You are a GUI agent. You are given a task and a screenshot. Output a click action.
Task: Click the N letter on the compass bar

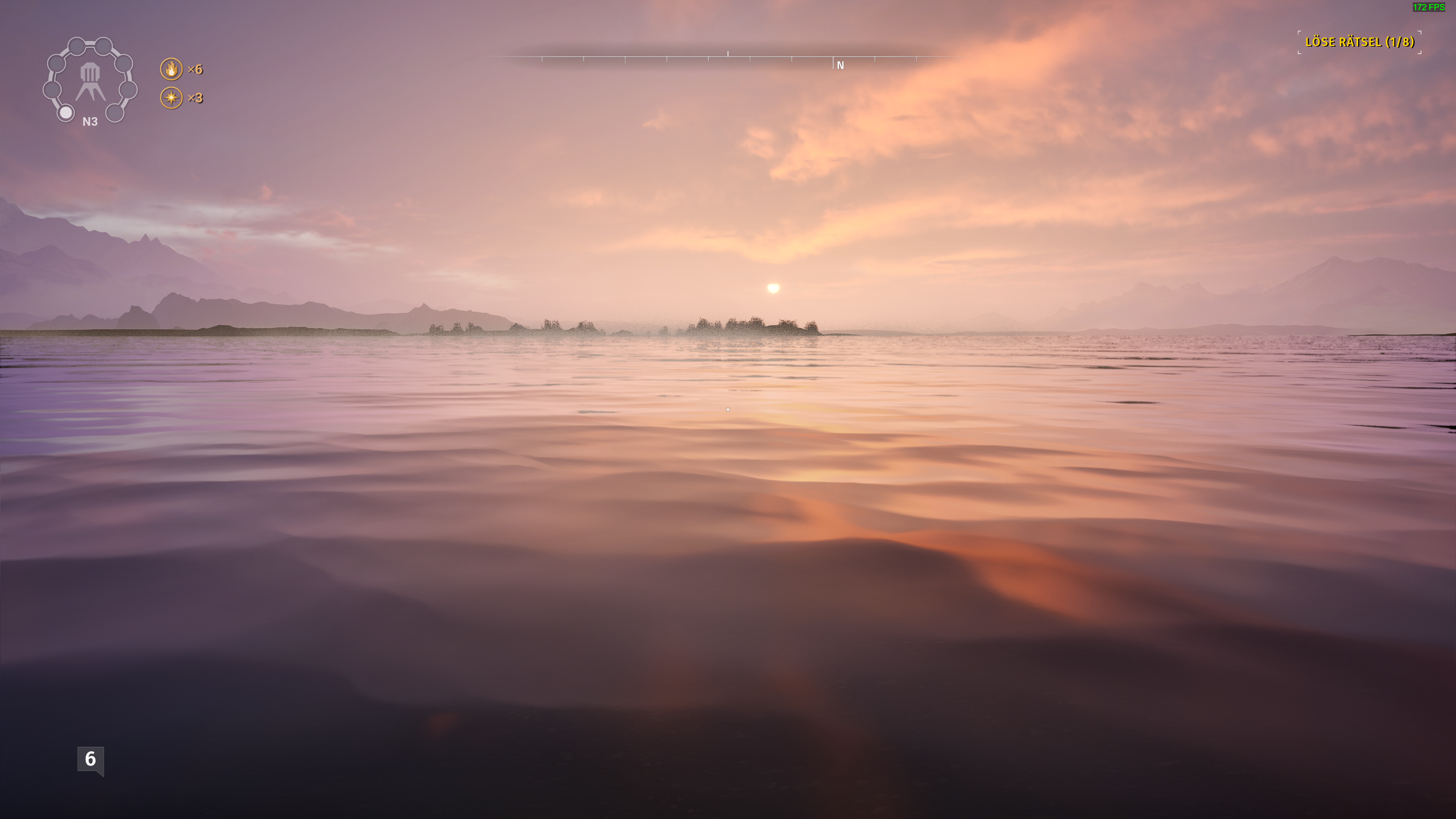840,65
